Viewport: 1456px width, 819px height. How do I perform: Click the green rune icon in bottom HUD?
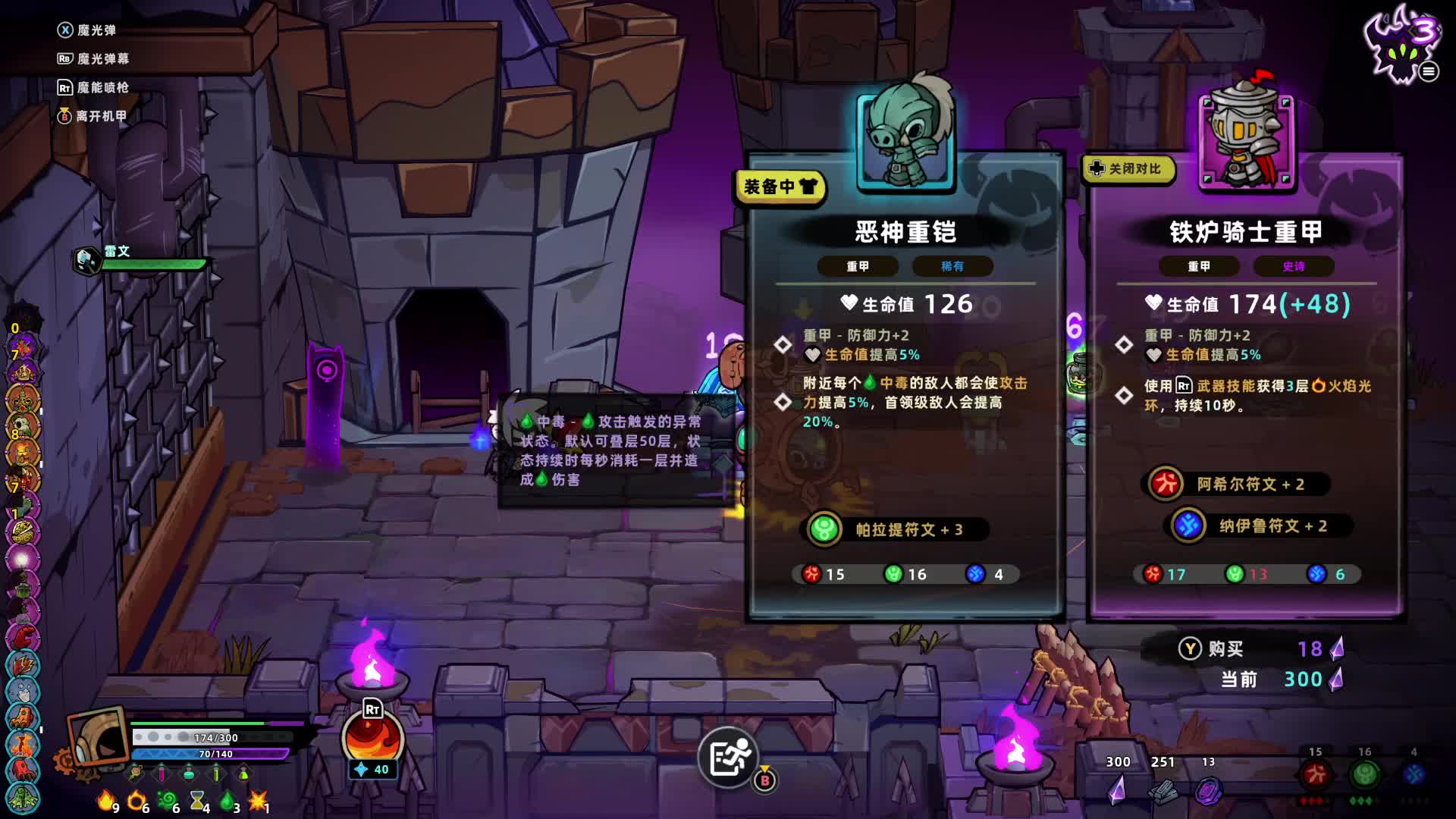tap(1364, 774)
